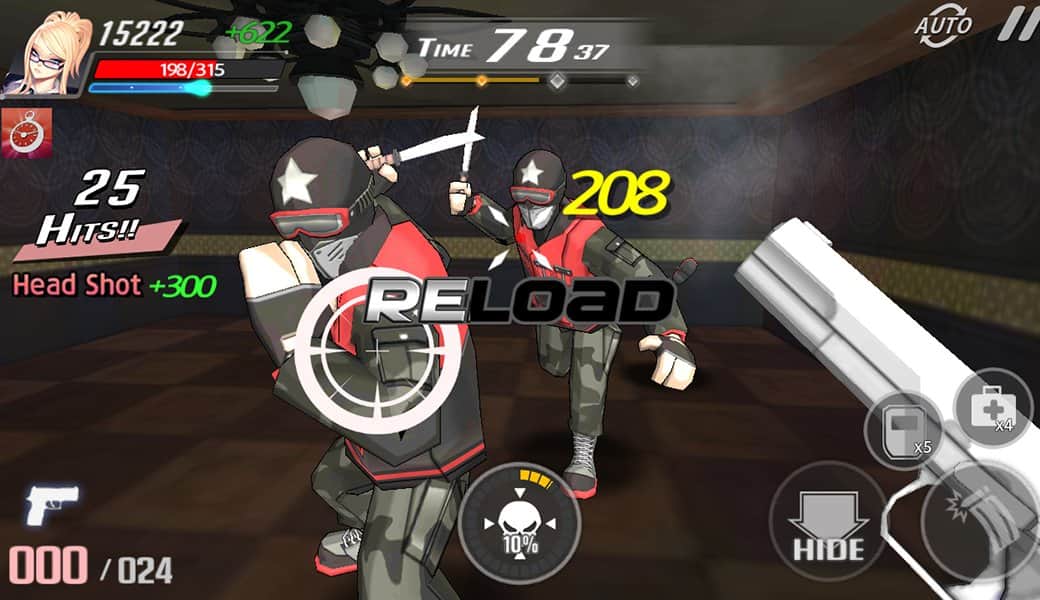Activate the shield armor item

(x=904, y=431)
